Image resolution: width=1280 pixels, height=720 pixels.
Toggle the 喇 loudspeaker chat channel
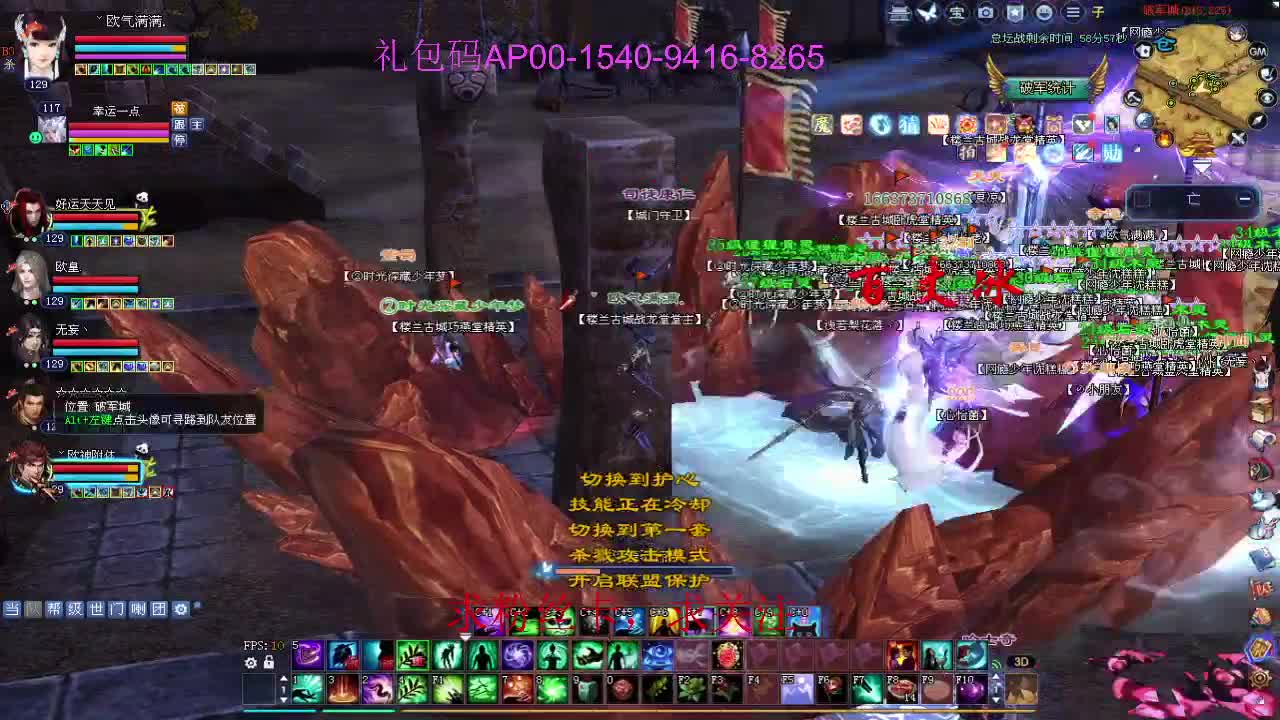pyautogui.click(x=137, y=609)
